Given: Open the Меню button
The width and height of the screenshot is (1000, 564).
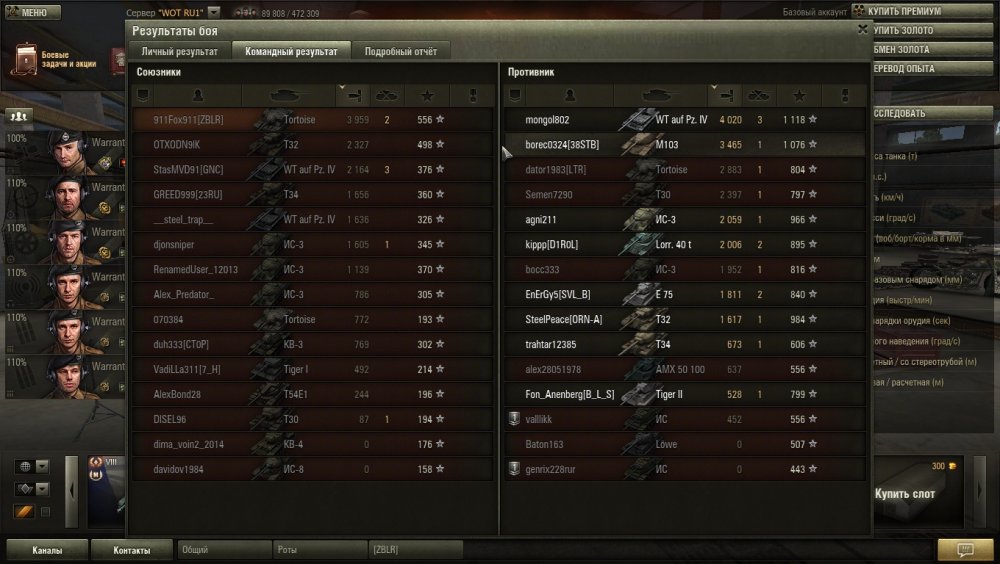Looking at the screenshot, I should click(27, 12).
